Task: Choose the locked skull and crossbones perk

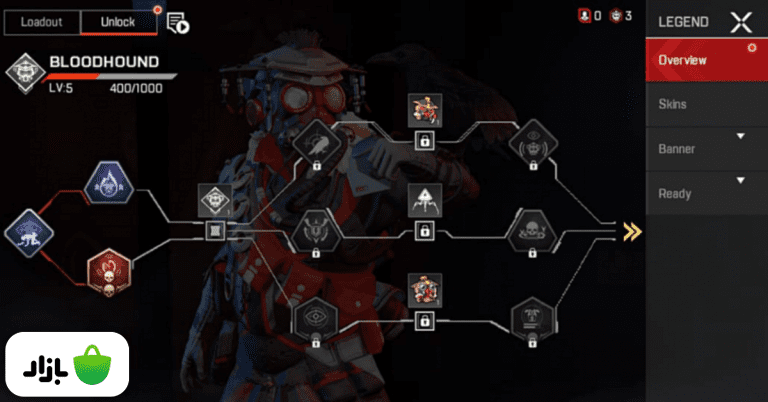Action: (x=529, y=231)
